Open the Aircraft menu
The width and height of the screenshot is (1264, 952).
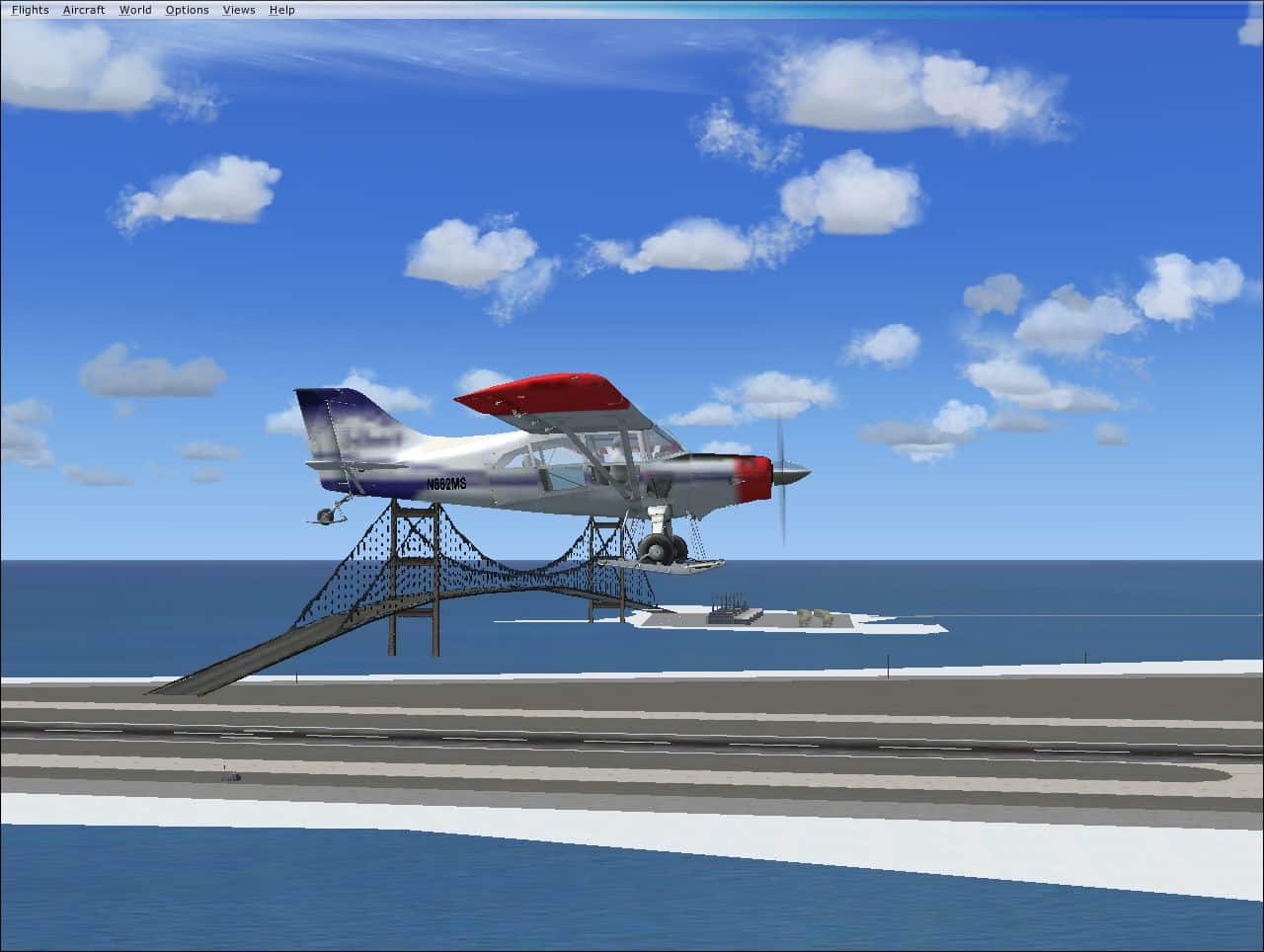(x=83, y=9)
